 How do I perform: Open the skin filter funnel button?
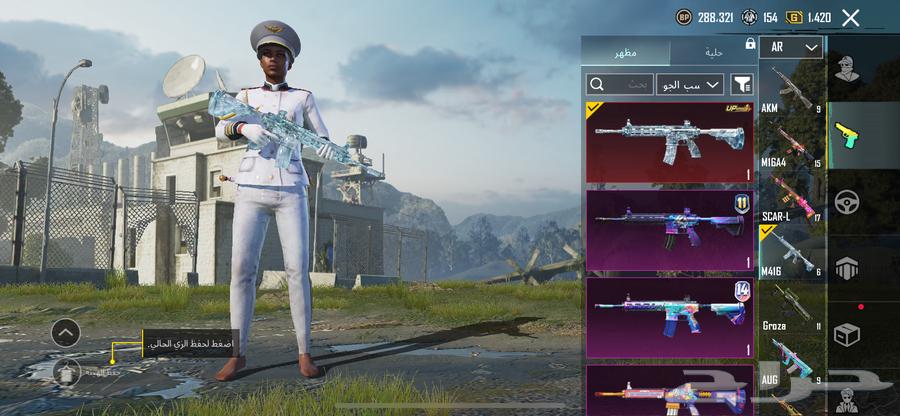(742, 84)
